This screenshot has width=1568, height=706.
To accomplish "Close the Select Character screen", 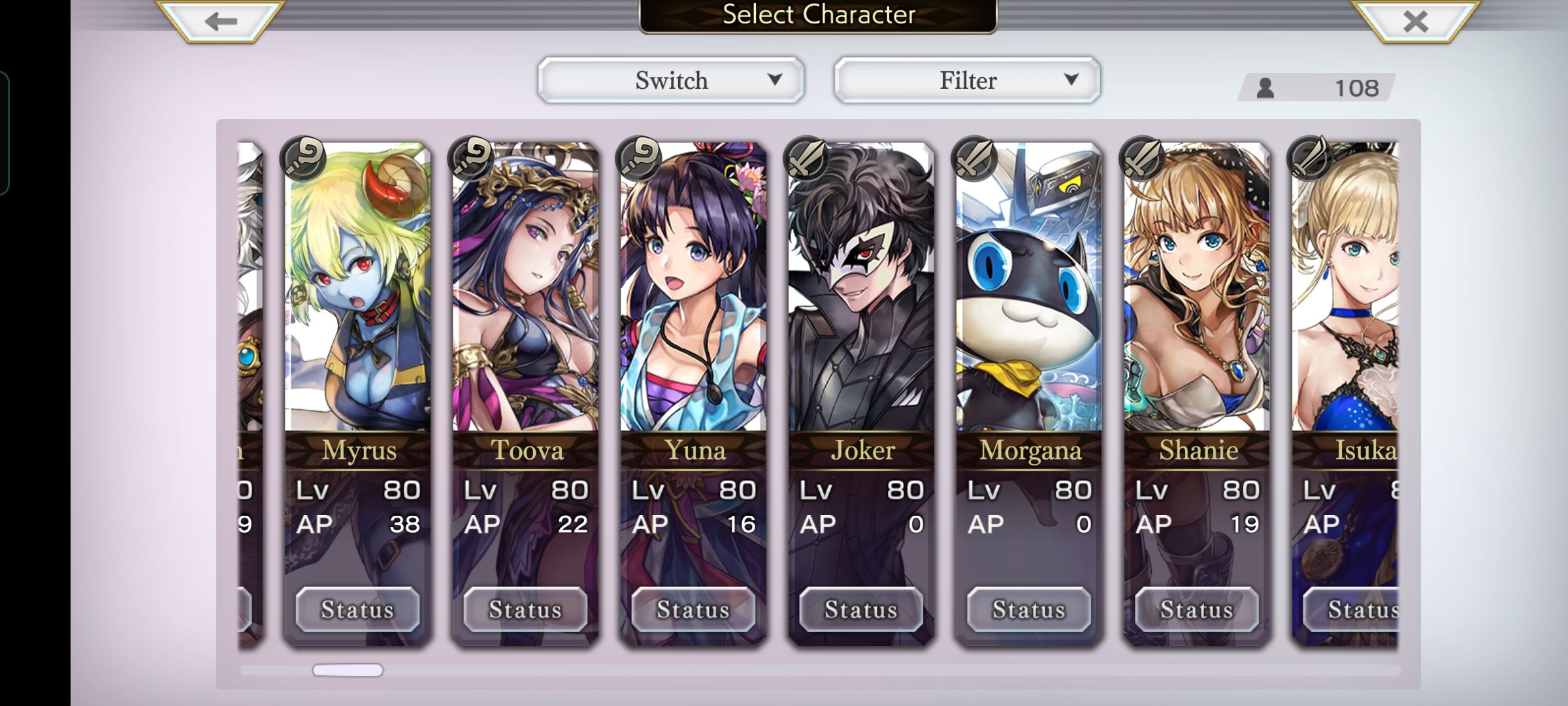I will coord(1415,22).
